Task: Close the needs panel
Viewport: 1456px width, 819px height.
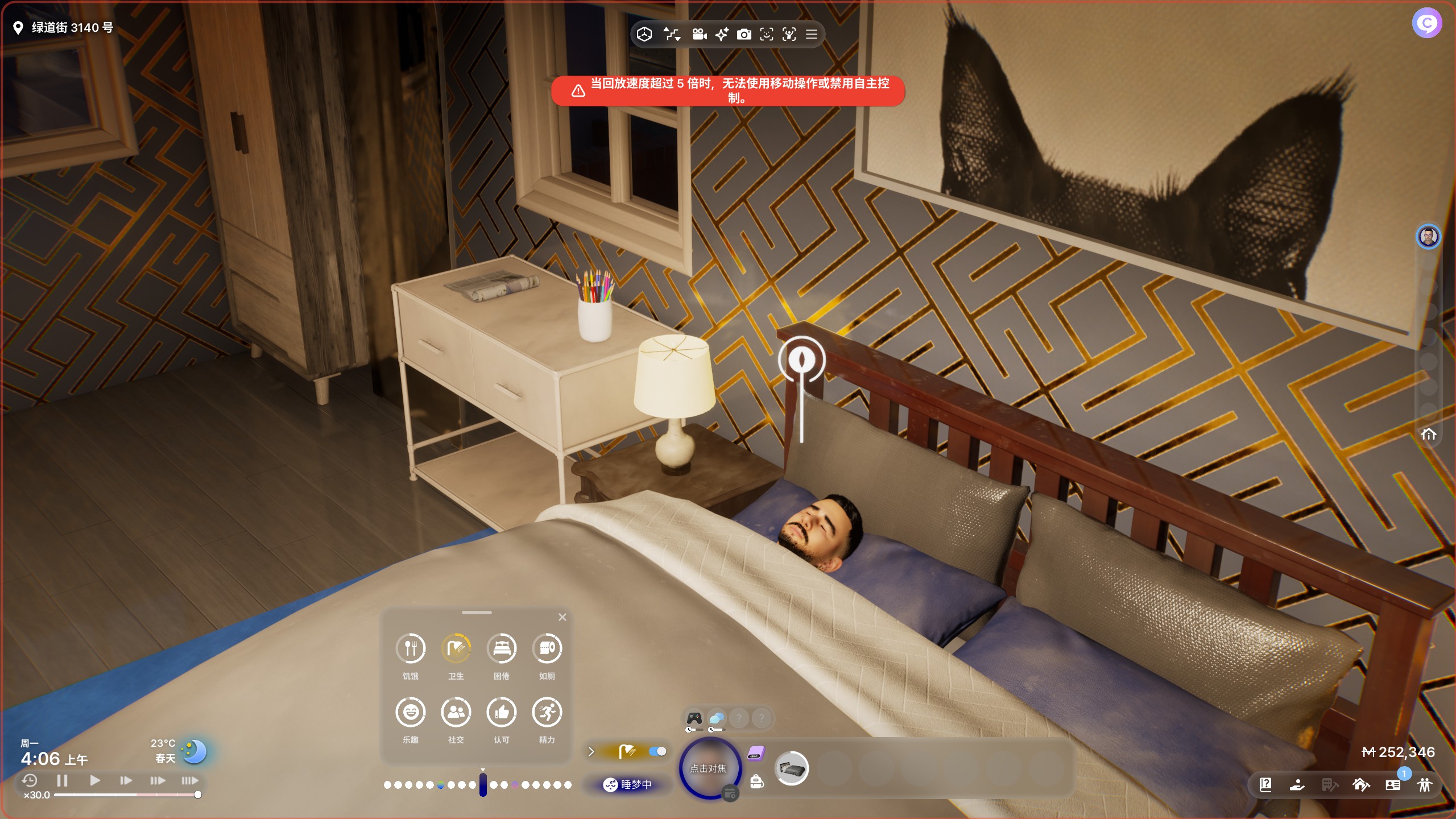Action: click(x=562, y=617)
